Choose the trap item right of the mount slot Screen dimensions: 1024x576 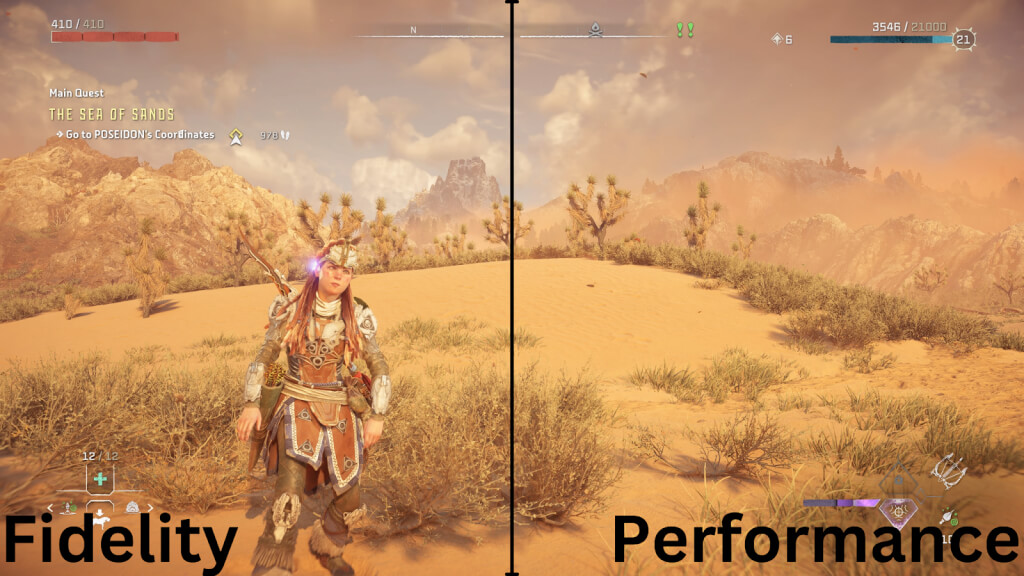tap(133, 508)
